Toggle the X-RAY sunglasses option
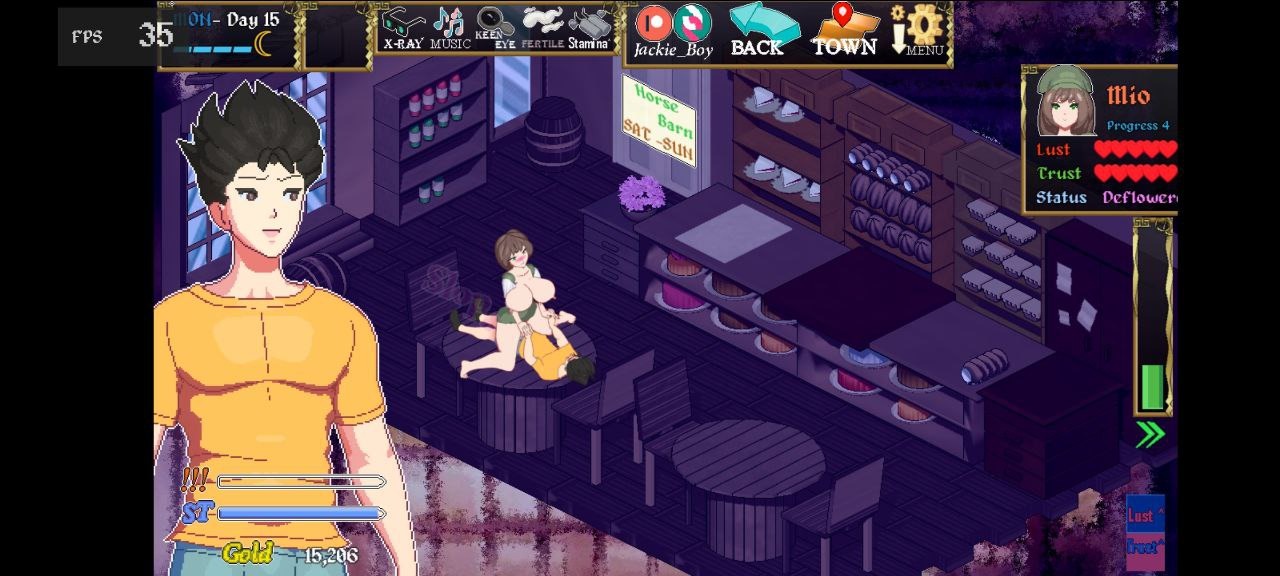Viewport: 1280px width, 576px height. [x=404, y=27]
